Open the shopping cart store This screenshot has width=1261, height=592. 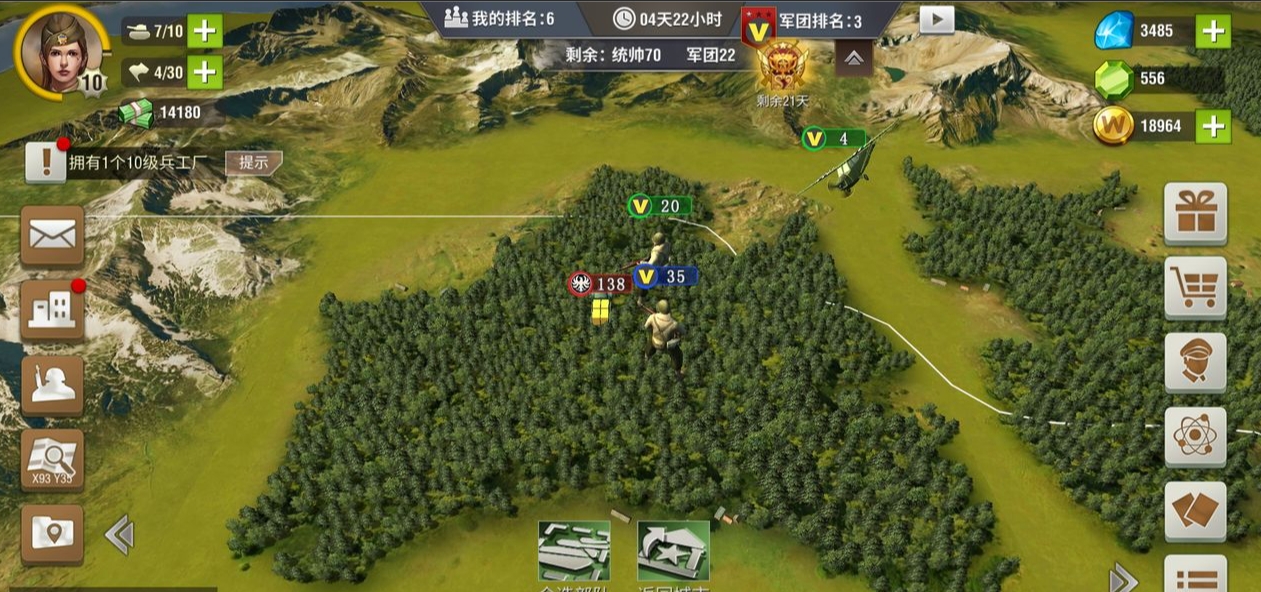1195,288
